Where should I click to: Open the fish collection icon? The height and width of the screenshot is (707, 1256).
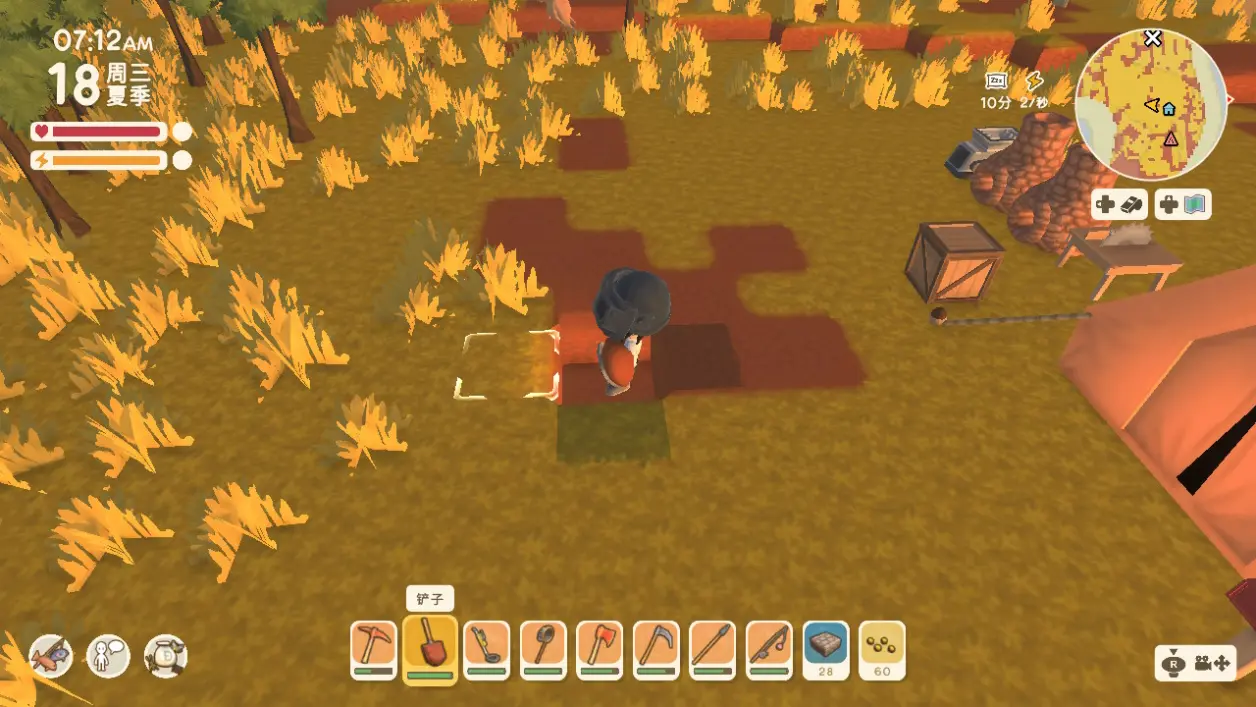(x=51, y=656)
